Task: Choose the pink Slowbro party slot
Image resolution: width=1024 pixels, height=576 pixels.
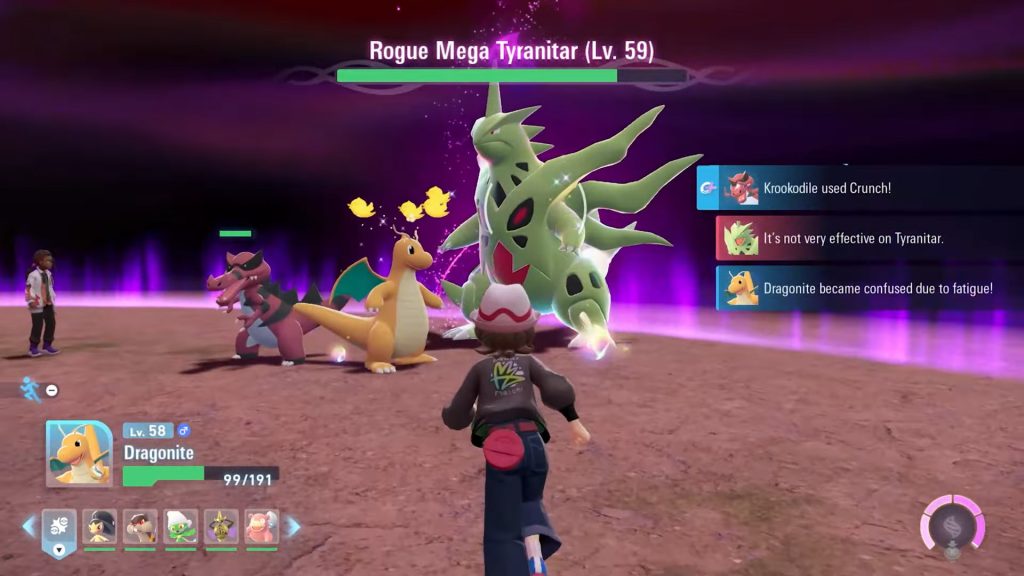Action: tap(262, 527)
